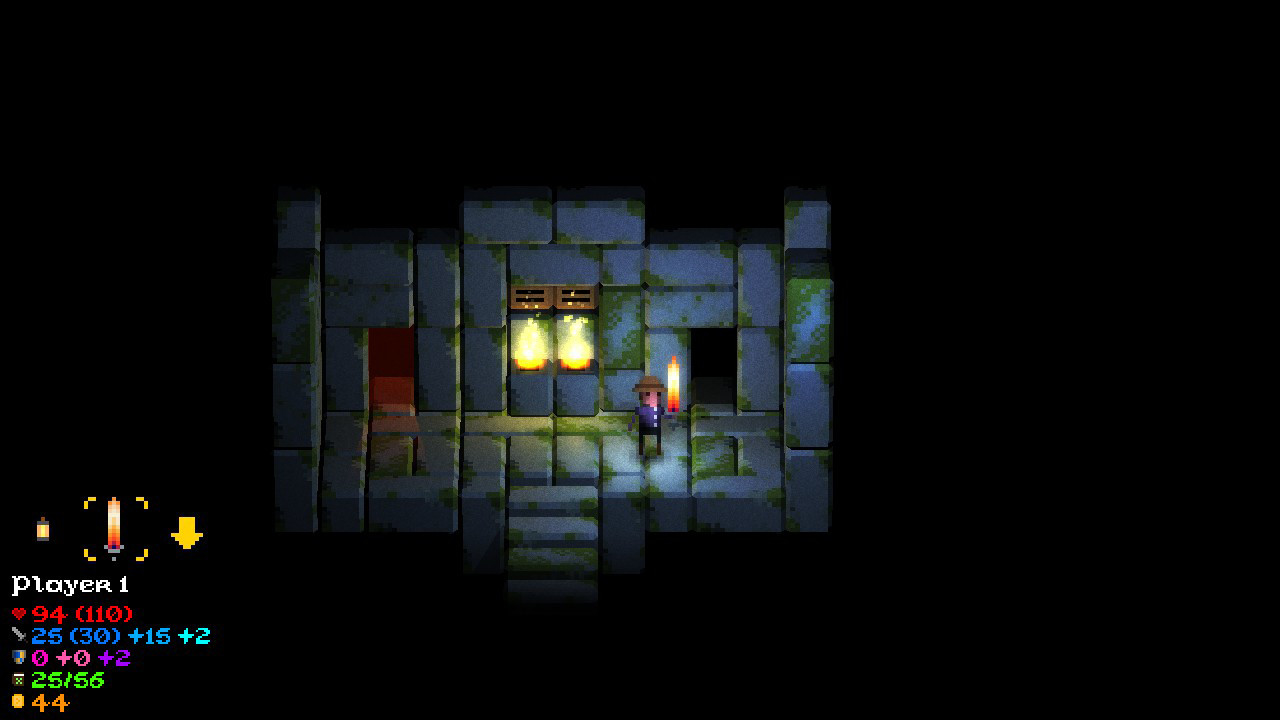Click the red heart health icon
1280x720 pixels.
(21, 614)
